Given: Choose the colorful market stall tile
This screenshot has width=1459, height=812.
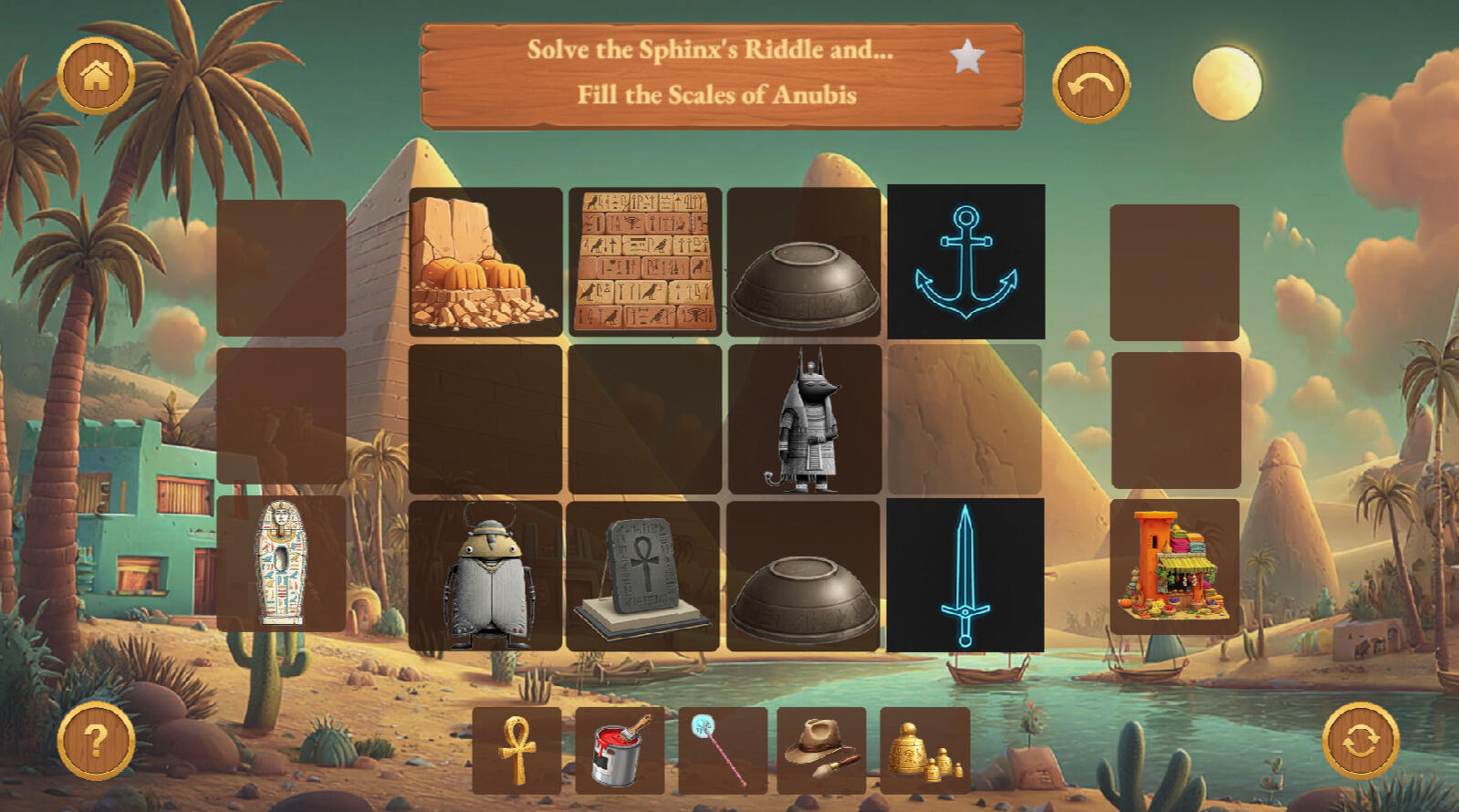Looking at the screenshot, I should [x=1174, y=566].
